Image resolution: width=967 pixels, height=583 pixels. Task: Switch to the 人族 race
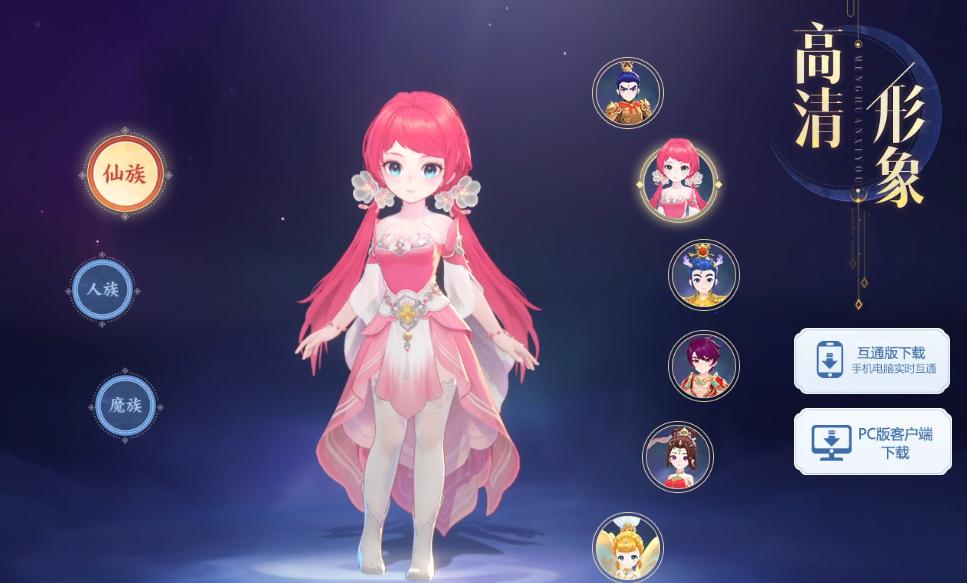click(x=103, y=290)
